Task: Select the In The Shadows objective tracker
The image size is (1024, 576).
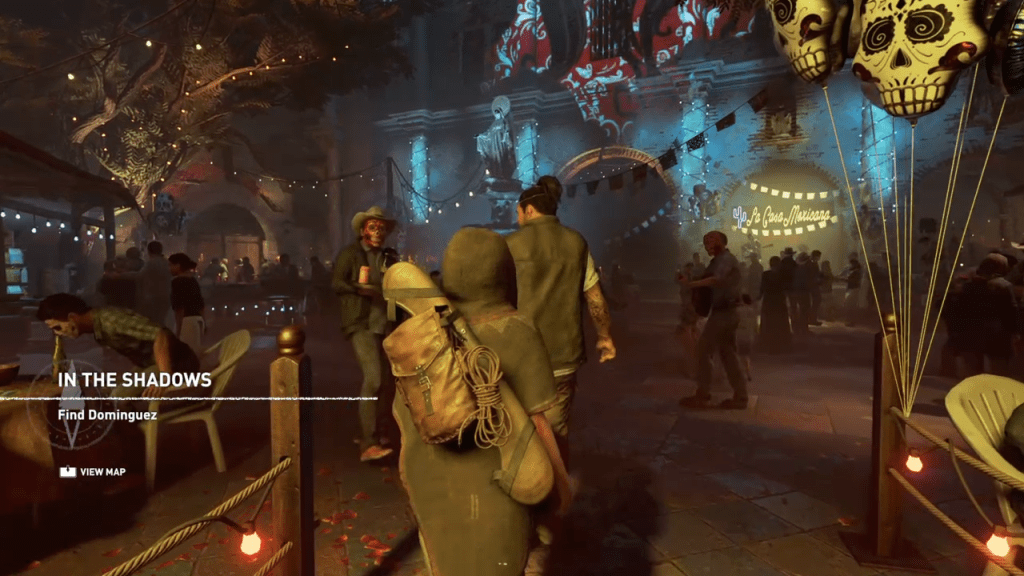Action: (x=134, y=380)
